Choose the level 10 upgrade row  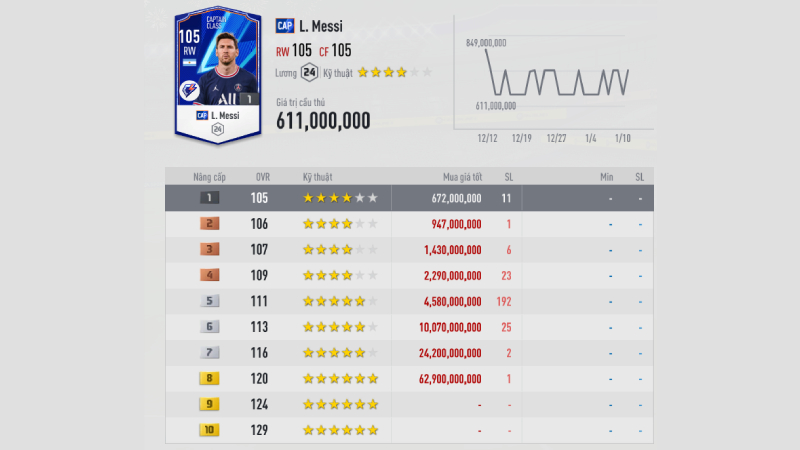click(410, 429)
